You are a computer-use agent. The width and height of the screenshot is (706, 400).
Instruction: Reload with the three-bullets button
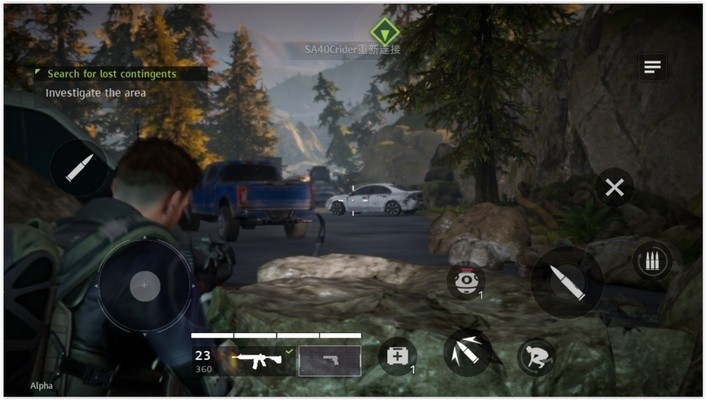pyautogui.click(x=652, y=262)
